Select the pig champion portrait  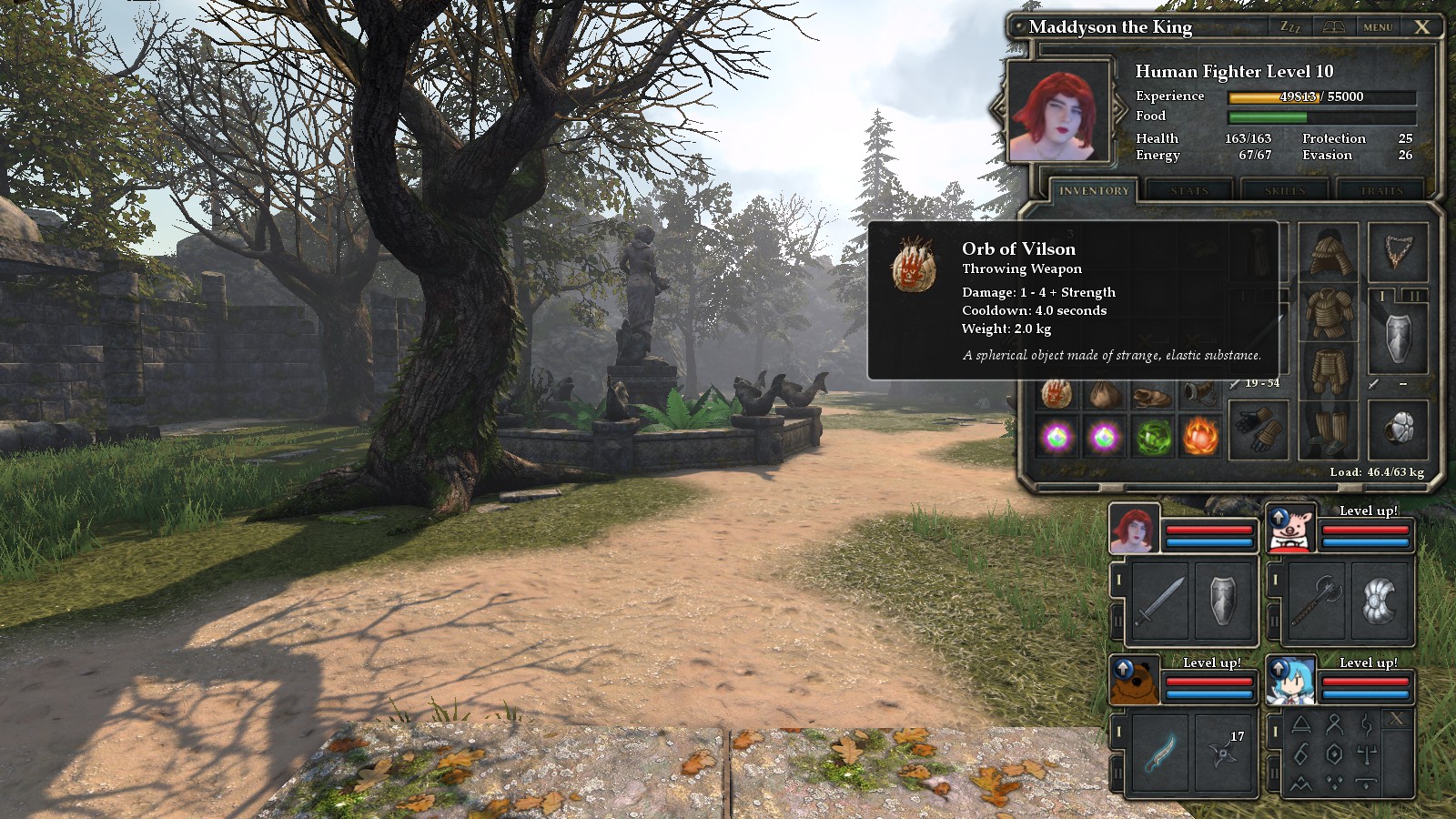coord(1291,529)
